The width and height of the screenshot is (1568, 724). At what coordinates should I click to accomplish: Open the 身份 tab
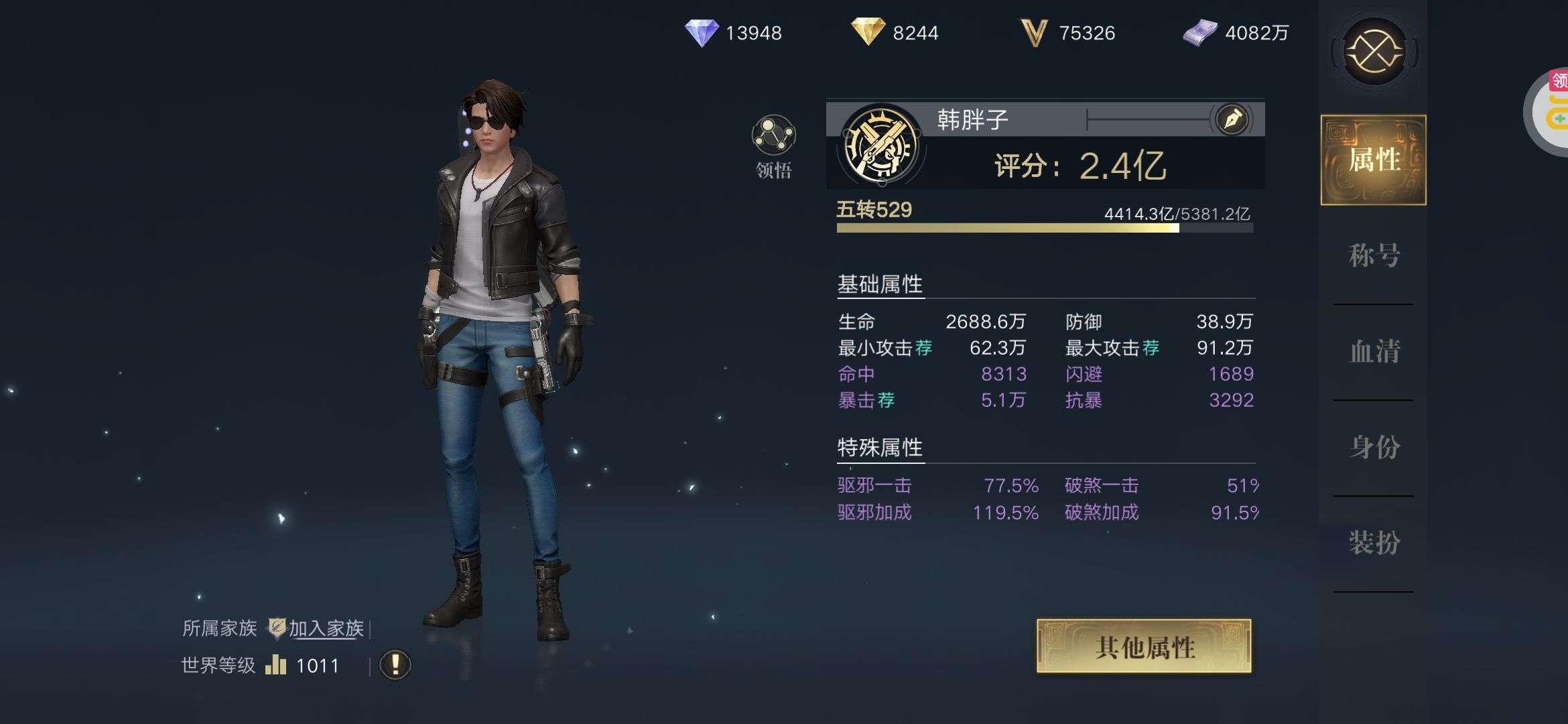[1374, 447]
